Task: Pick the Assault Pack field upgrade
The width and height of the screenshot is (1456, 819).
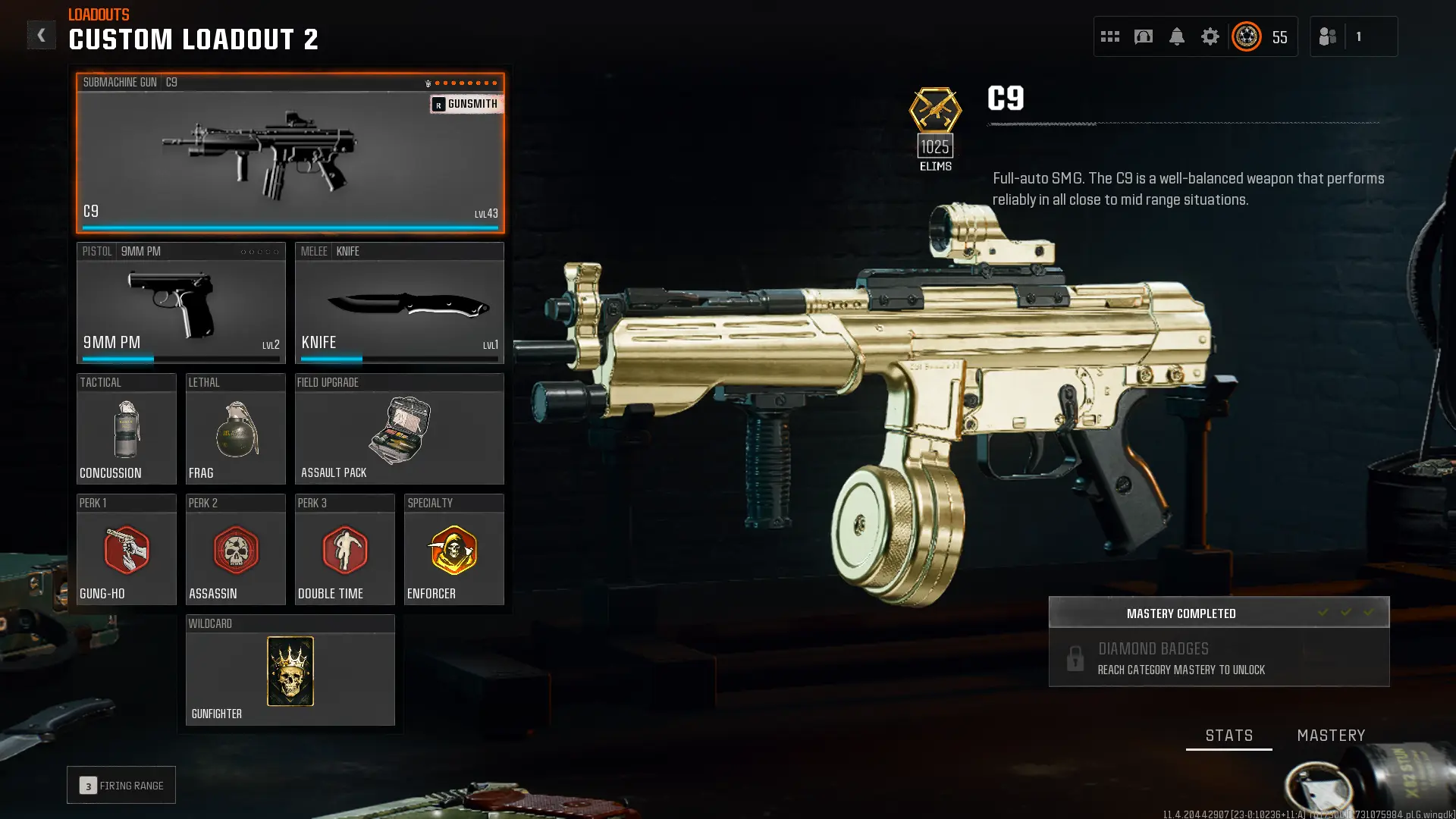Action: point(399,429)
